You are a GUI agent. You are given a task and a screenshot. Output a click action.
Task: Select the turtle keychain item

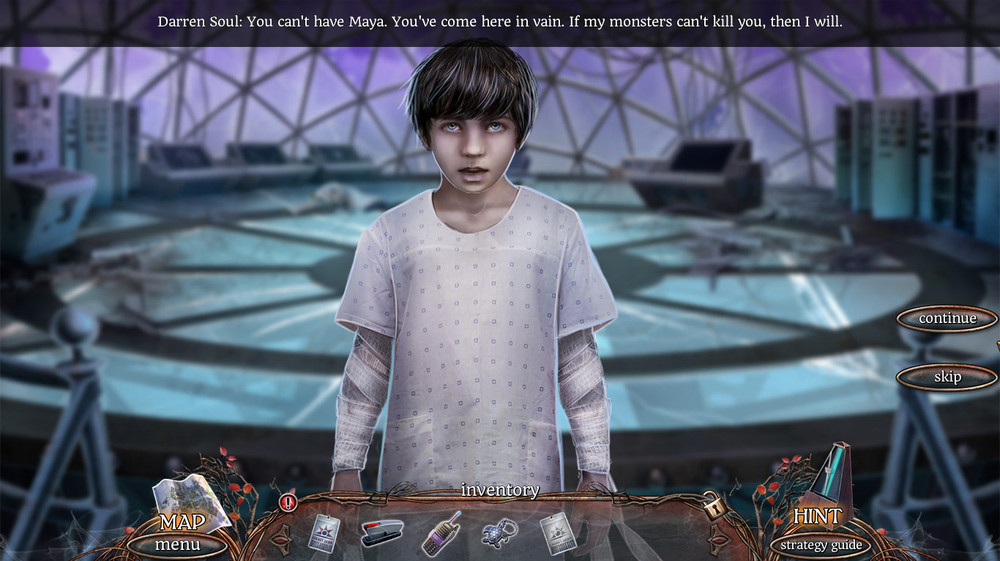coord(499,531)
